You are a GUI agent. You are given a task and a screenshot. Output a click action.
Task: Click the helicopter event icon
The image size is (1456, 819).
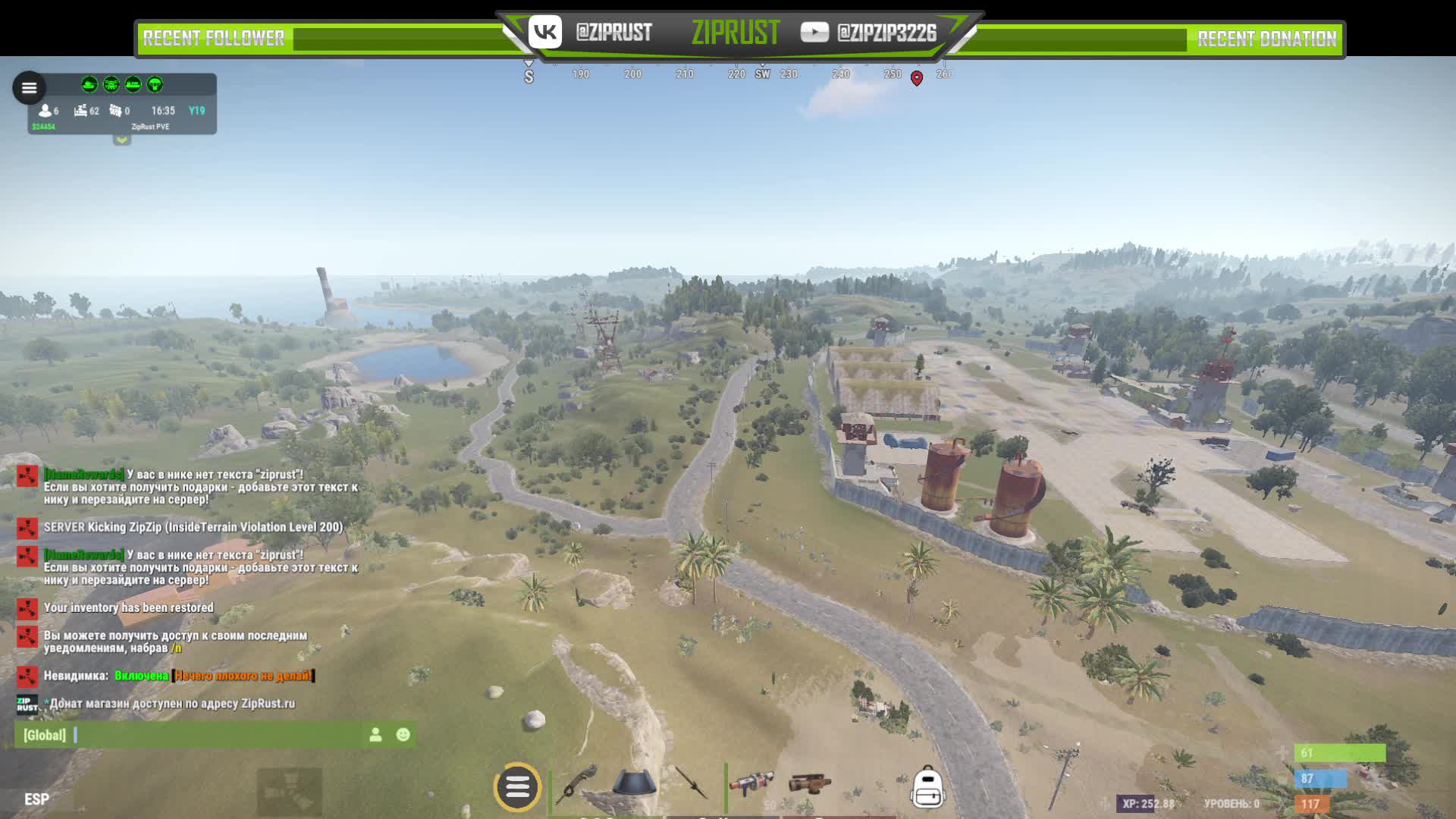[x=111, y=84]
